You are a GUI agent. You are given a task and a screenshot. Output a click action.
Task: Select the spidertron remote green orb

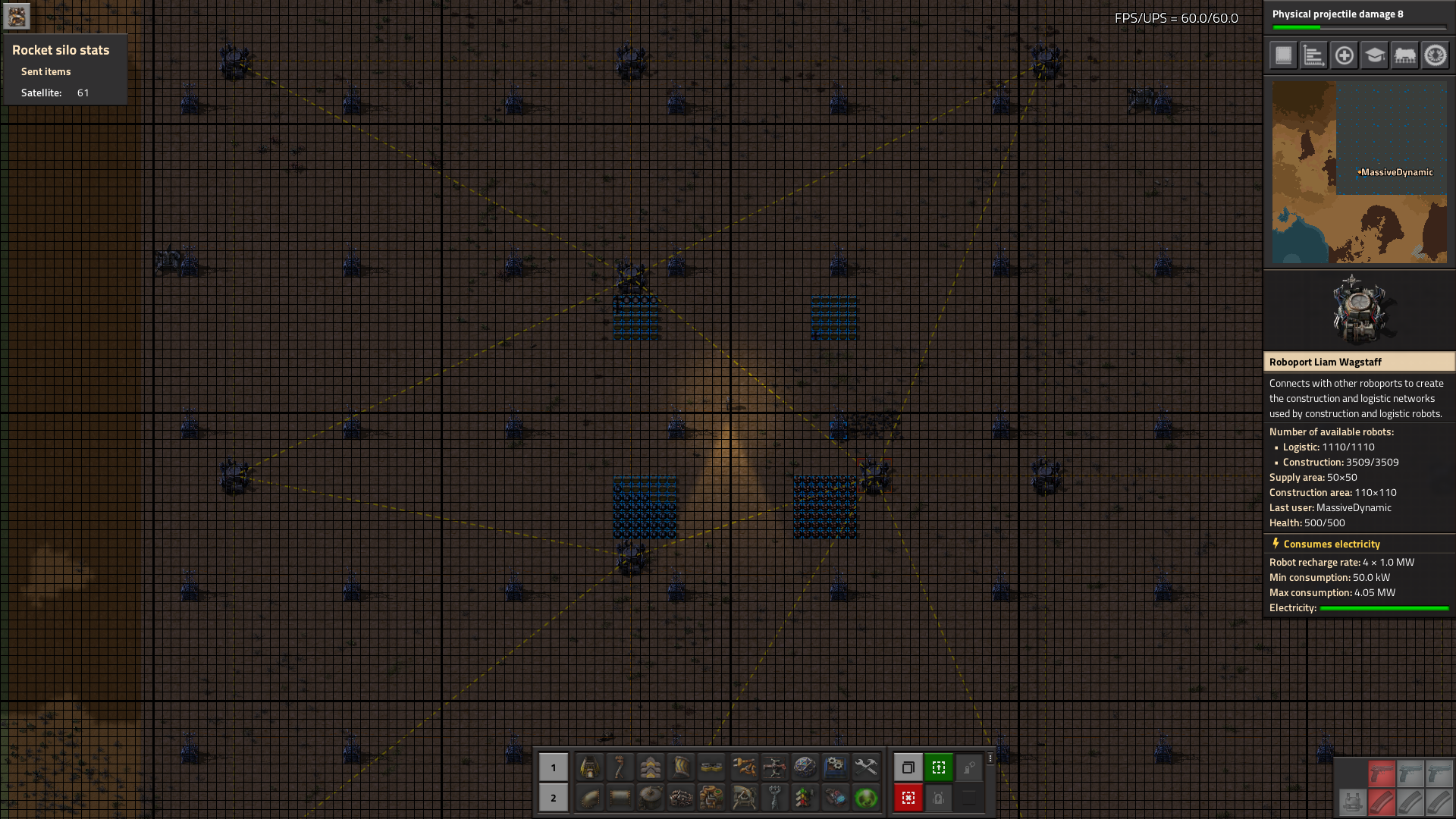[864, 797]
